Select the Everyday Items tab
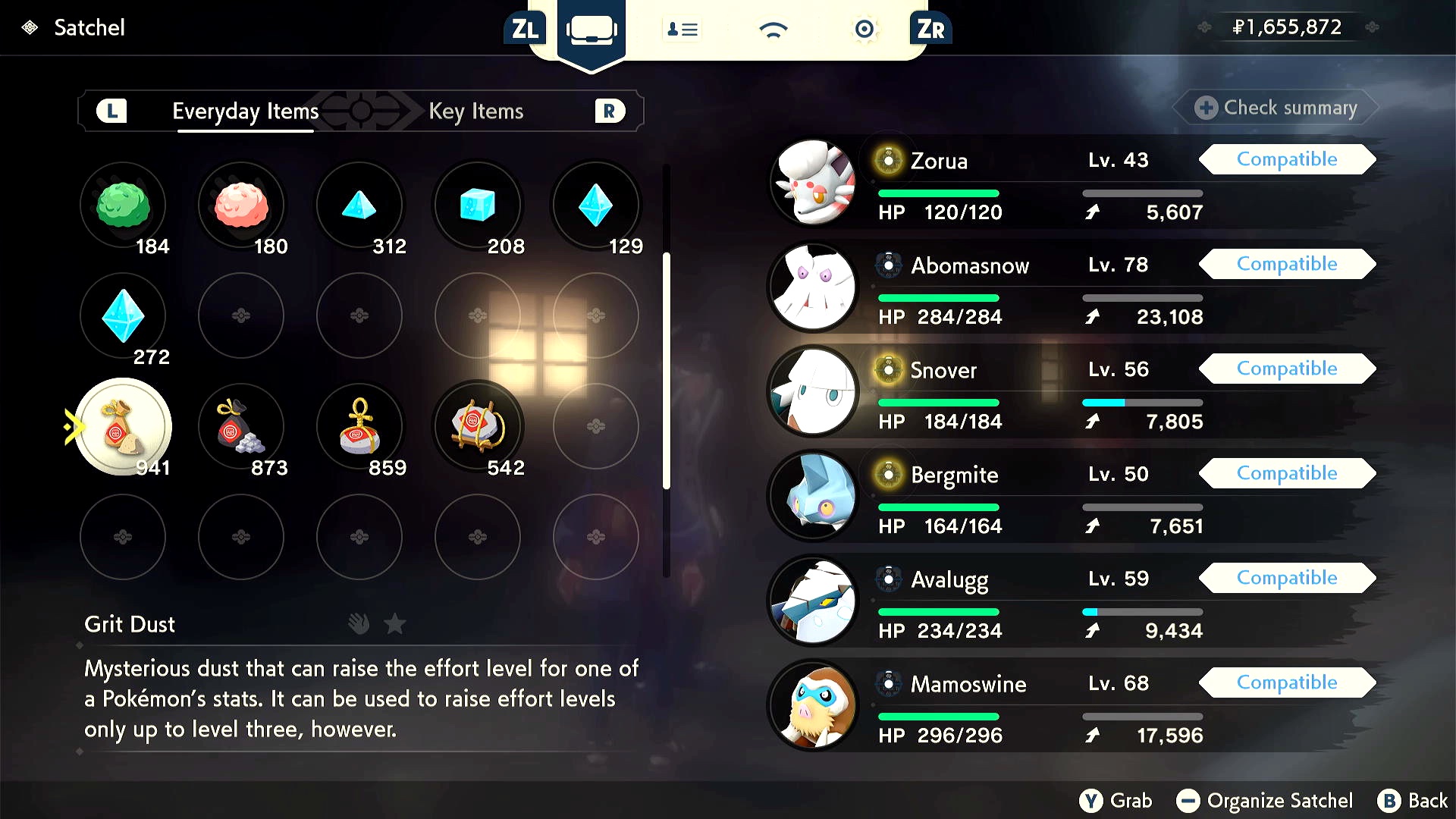The width and height of the screenshot is (1456, 819). tap(245, 111)
